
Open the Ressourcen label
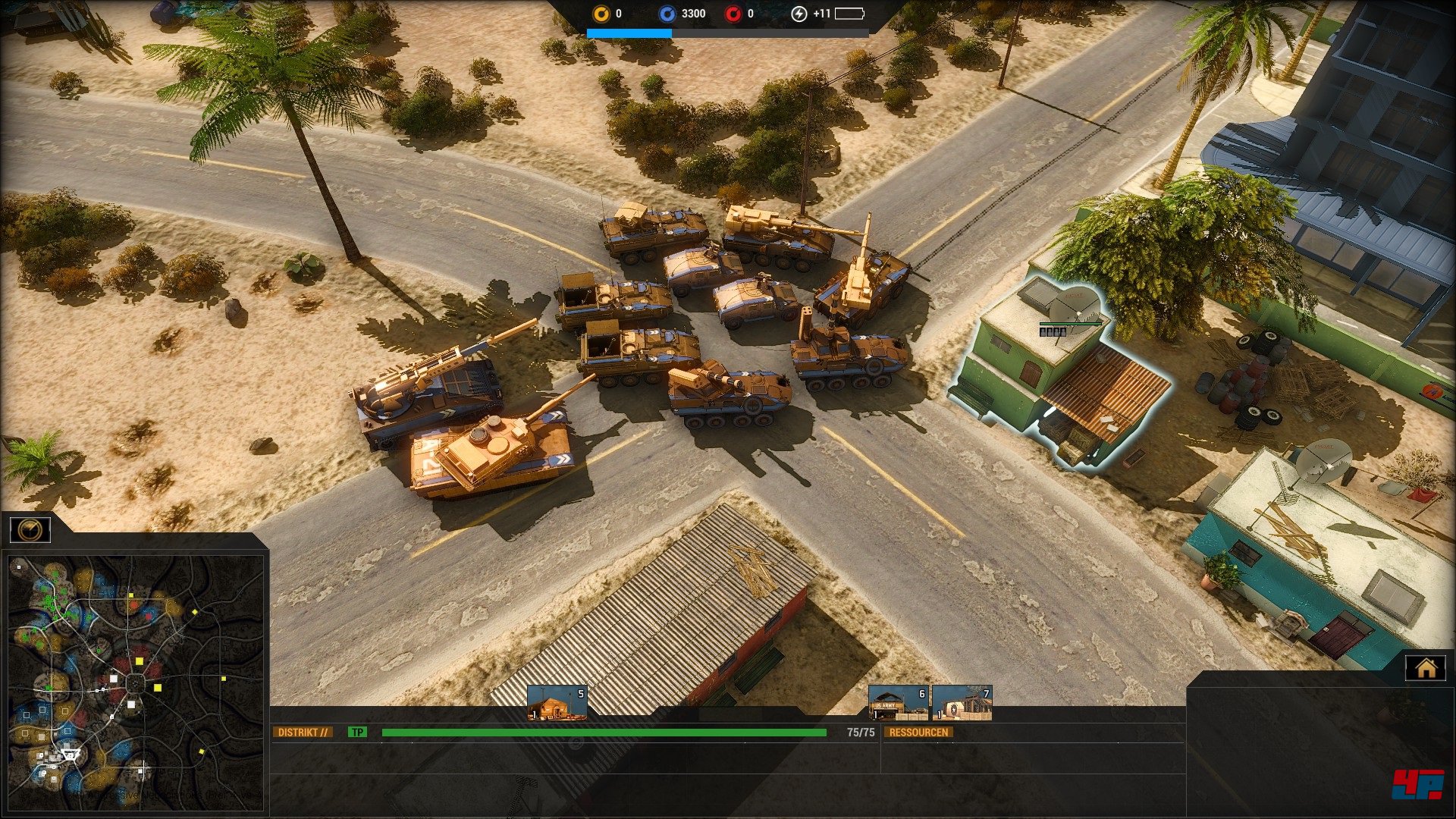click(x=918, y=733)
